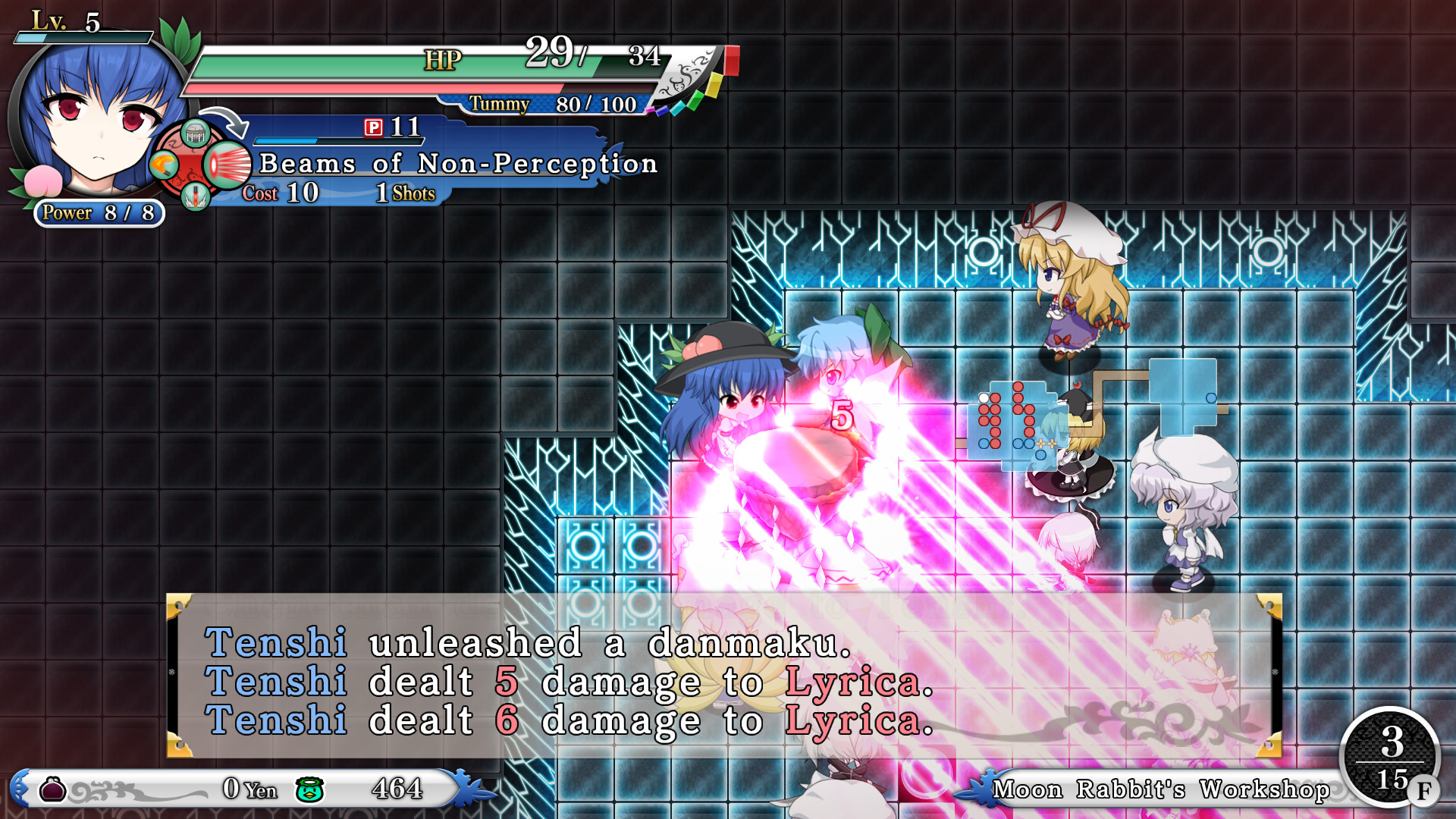Screen dimensions: 1456x819
Task: Click the red P power icon
Action: pyautogui.click(x=372, y=129)
